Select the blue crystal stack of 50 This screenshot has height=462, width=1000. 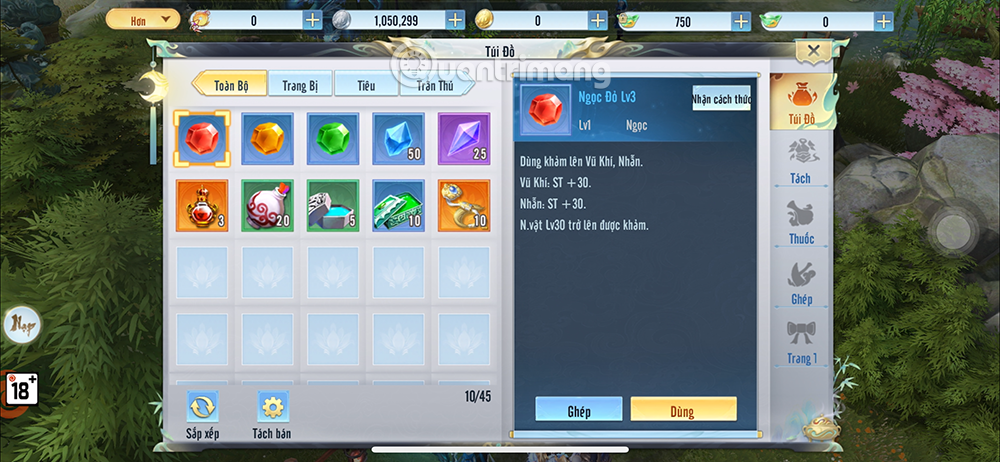(x=398, y=137)
